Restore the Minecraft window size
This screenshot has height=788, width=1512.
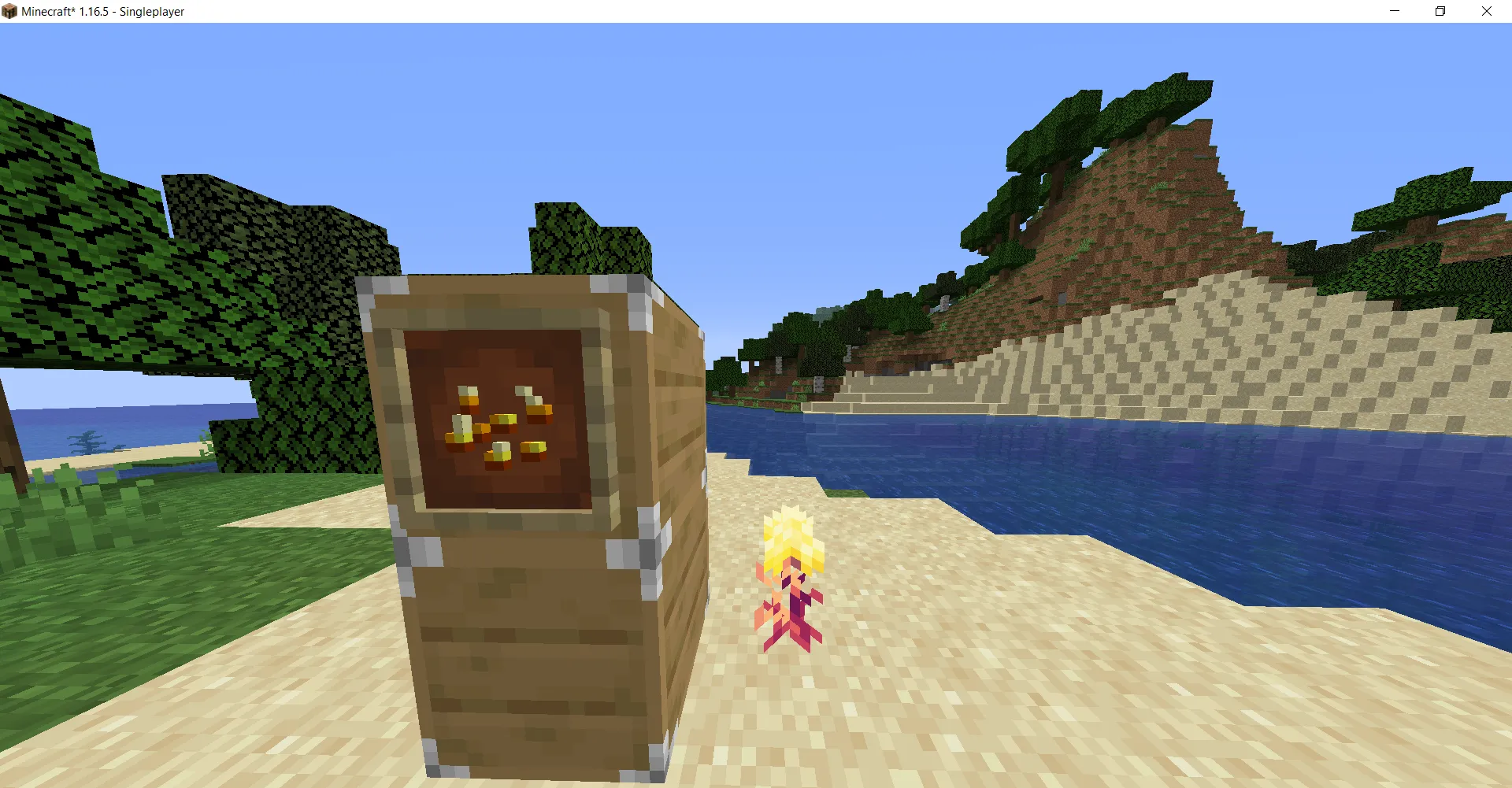click(1440, 11)
